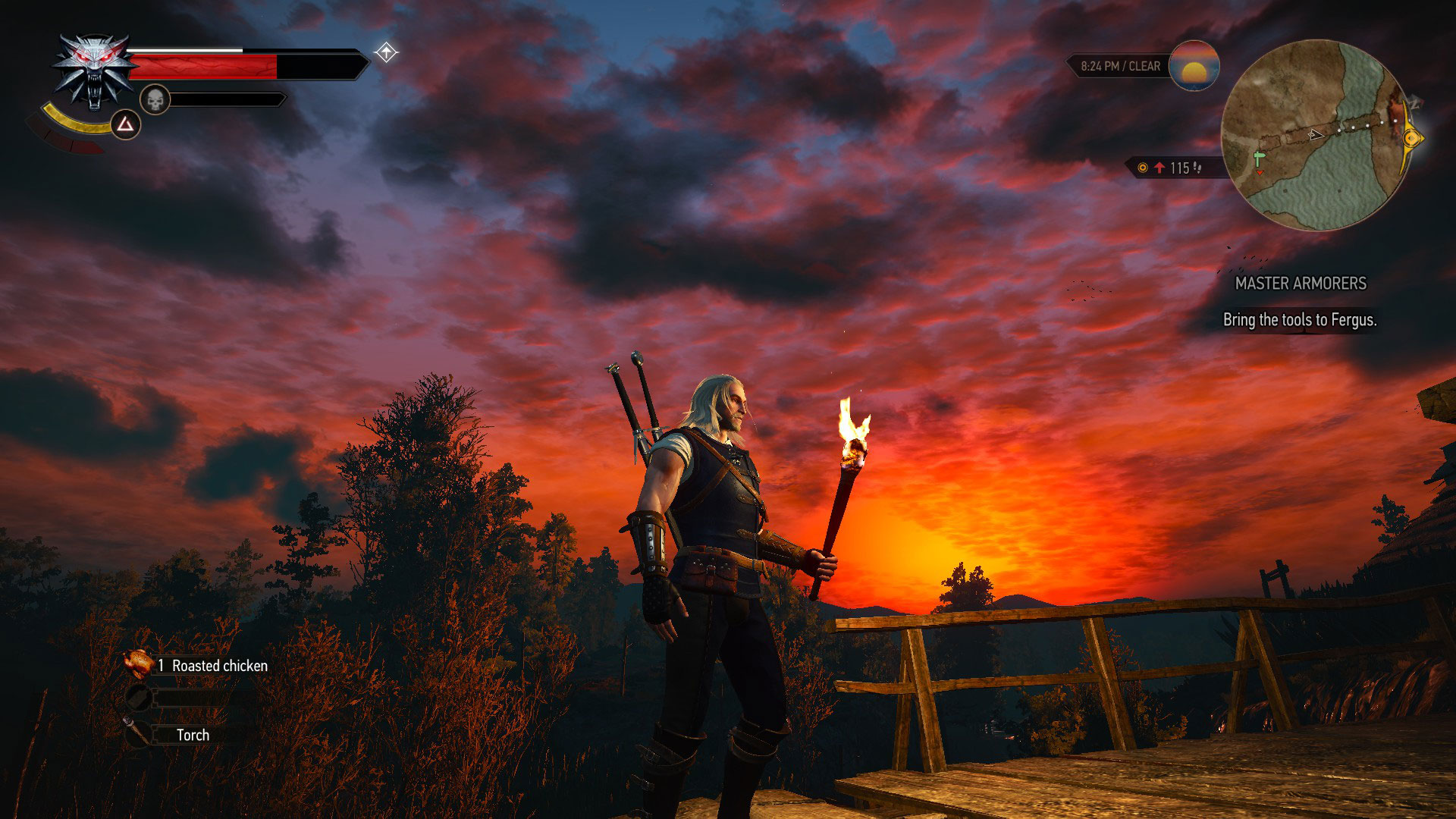This screenshot has height=819, width=1456.
Task: Select the Torch item icon
Action: tap(136, 734)
